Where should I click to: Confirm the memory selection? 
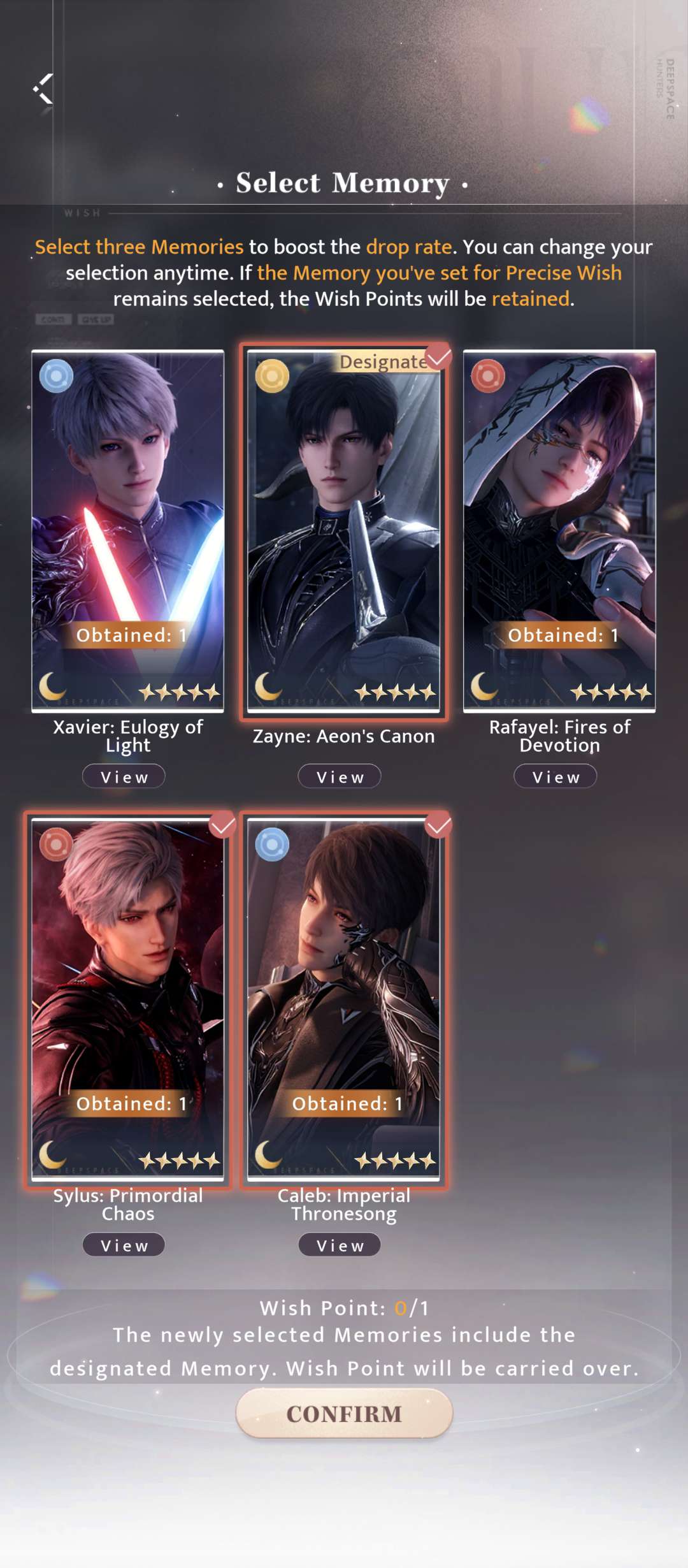[344, 1414]
